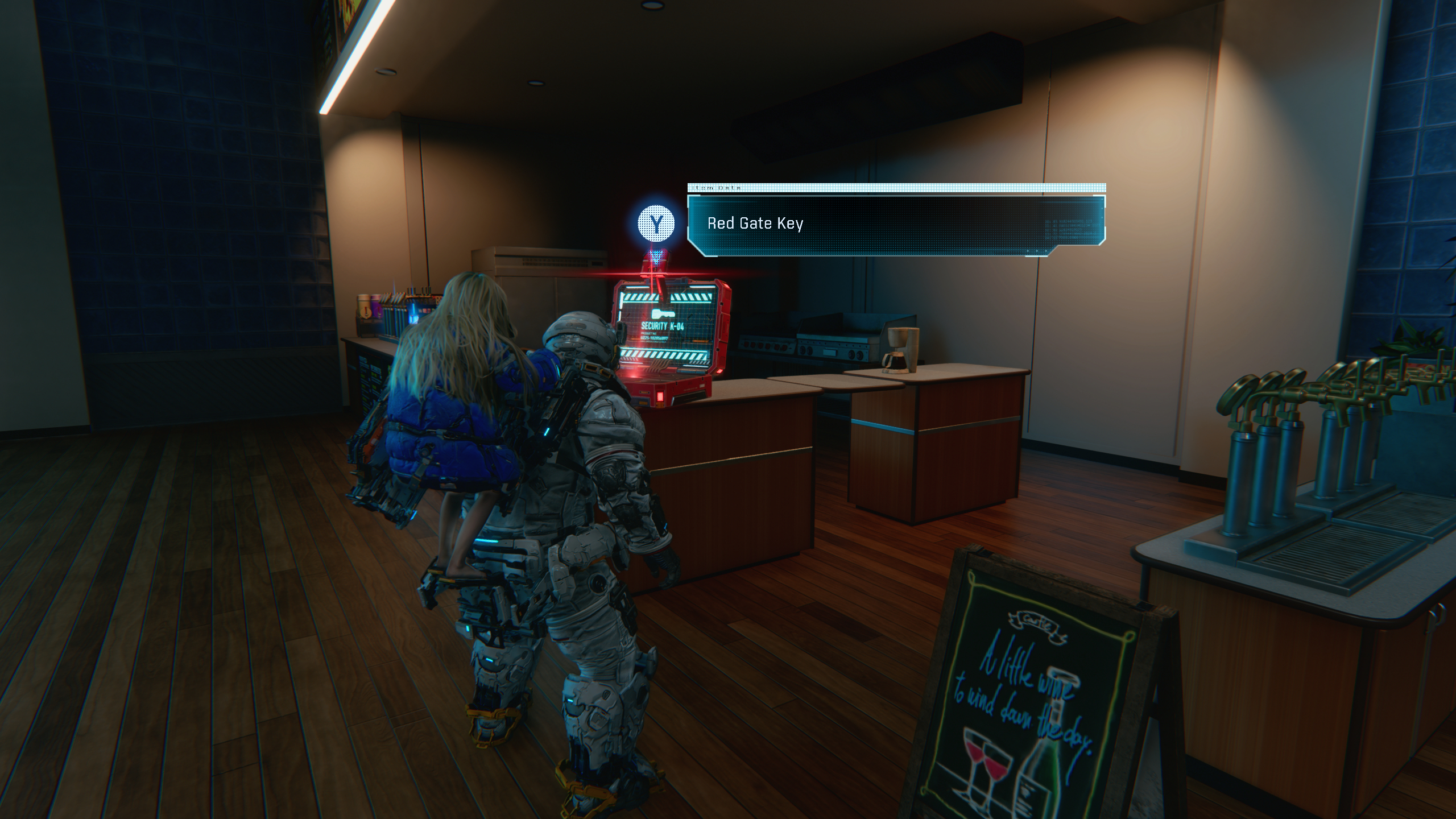Select the Red Gate Key item entry
Image resolution: width=1456 pixels, height=819 pixels.
coord(755,224)
